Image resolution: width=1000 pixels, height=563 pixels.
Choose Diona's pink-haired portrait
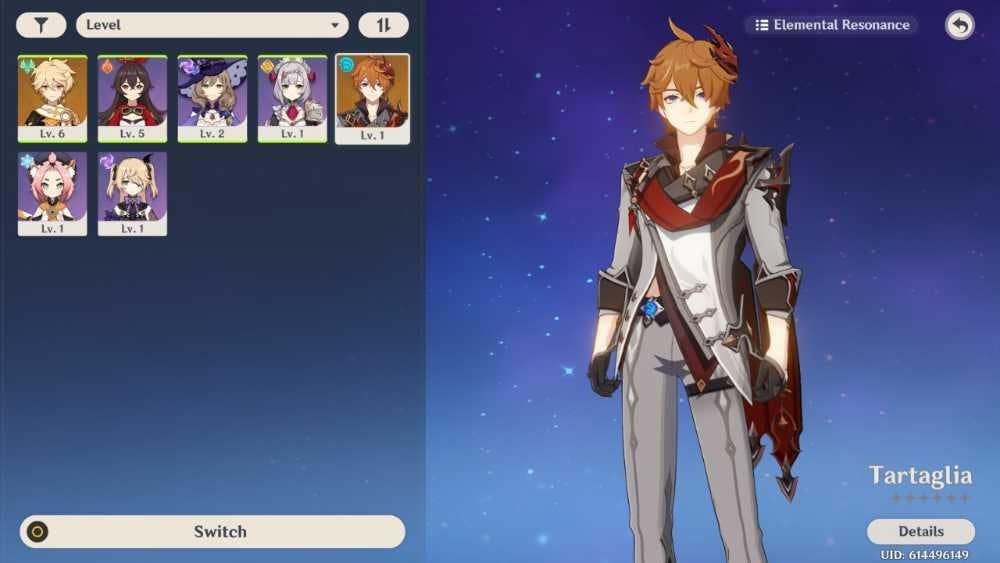coord(52,193)
